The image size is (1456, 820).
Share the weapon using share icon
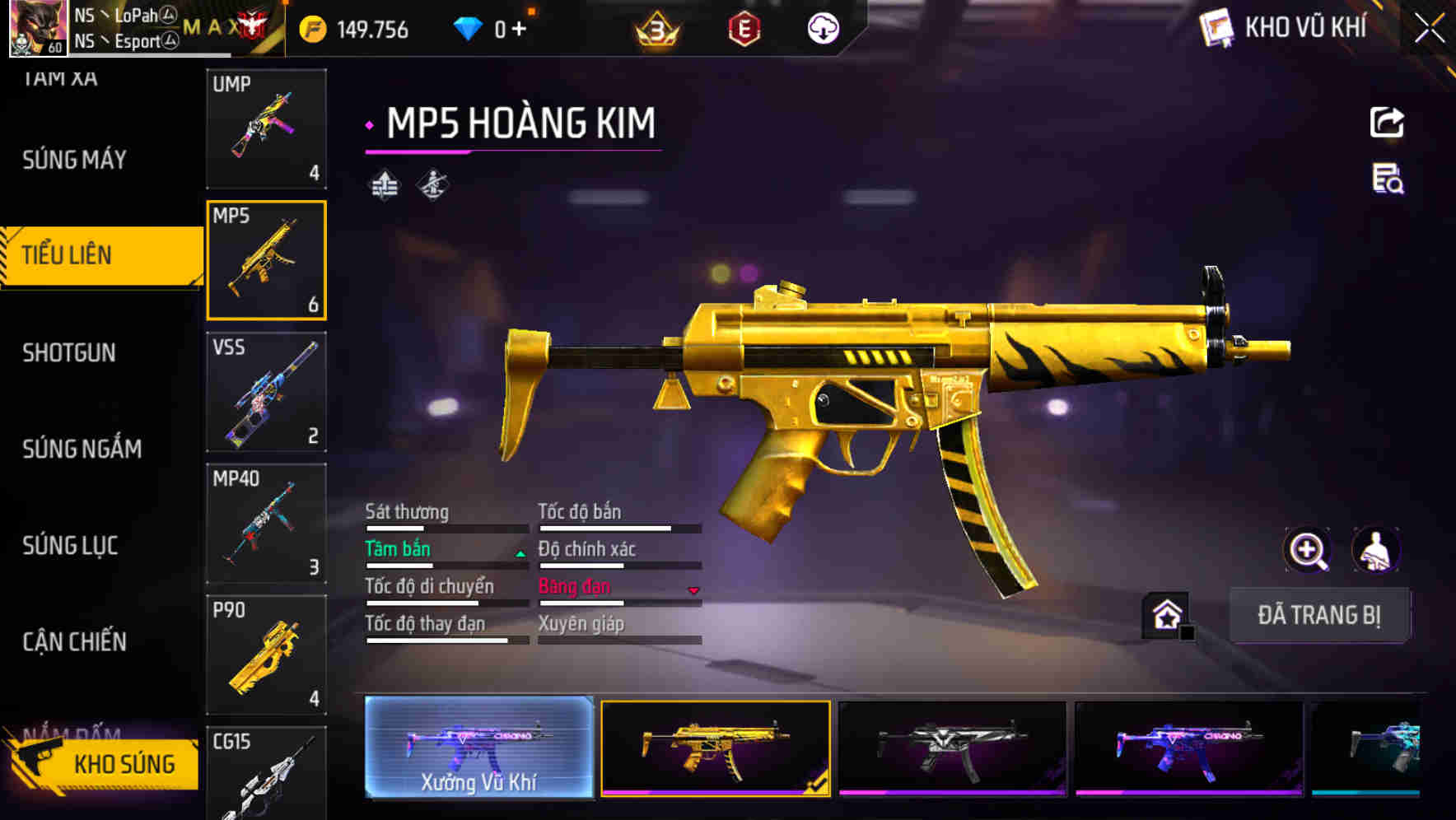point(1387,123)
